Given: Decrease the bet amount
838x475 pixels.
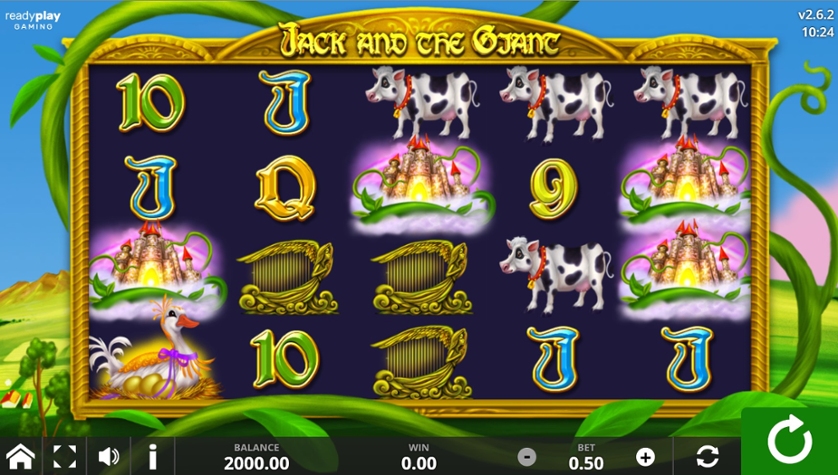Looking at the screenshot, I should (527, 457).
